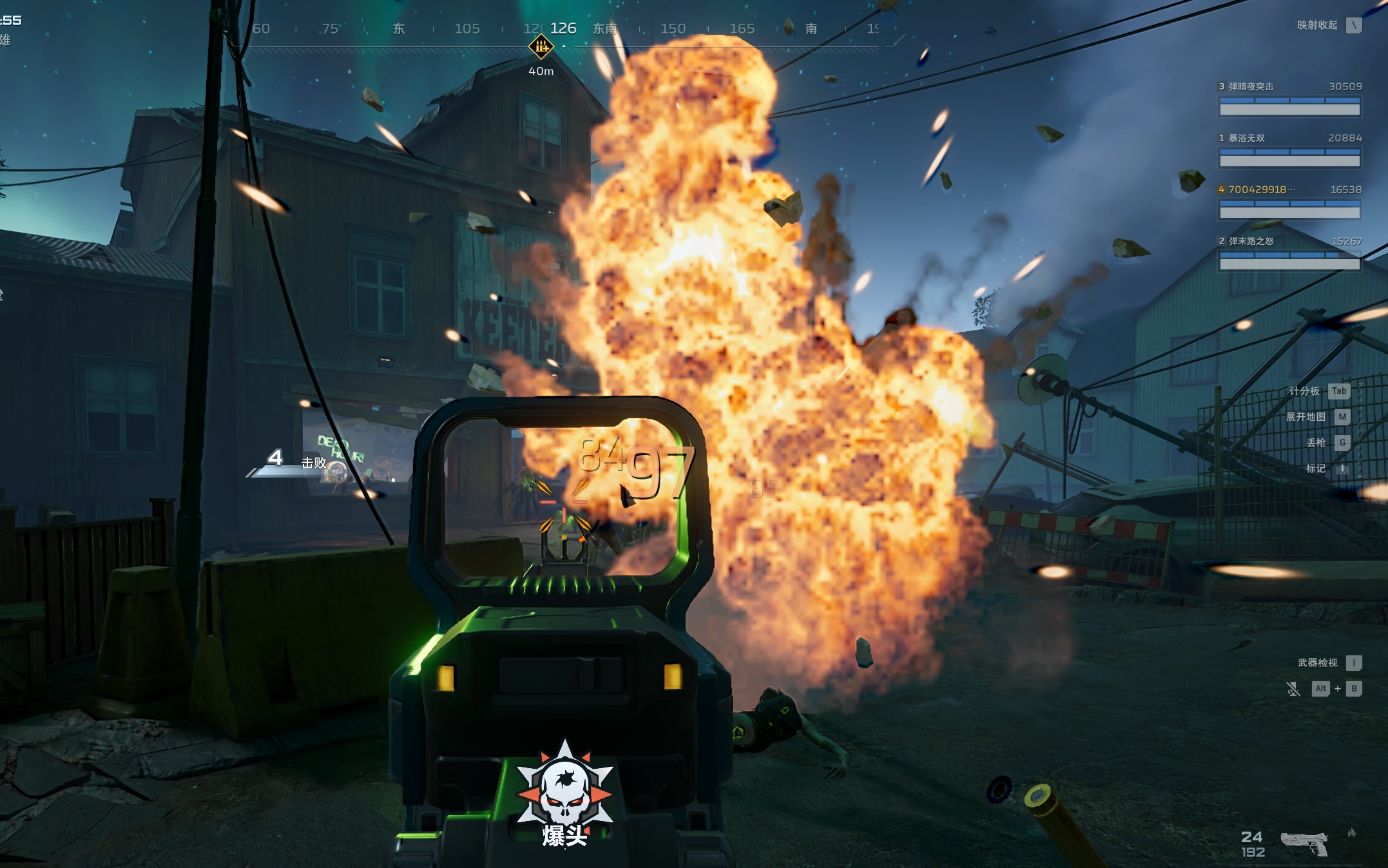This screenshot has width=1388, height=868.
Task: Open the scoreboard via 计分板 label
Action: click(x=1304, y=391)
